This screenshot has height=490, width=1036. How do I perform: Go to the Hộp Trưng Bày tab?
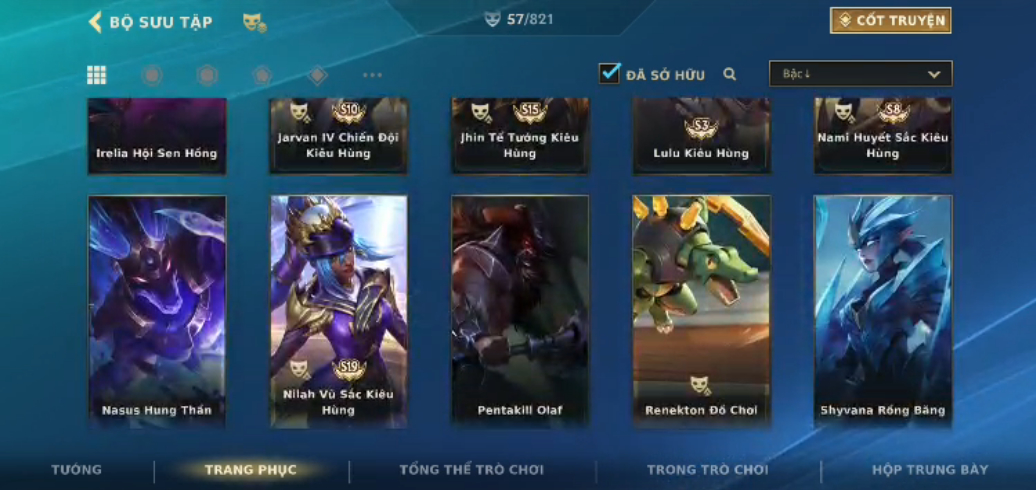tap(930, 470)
